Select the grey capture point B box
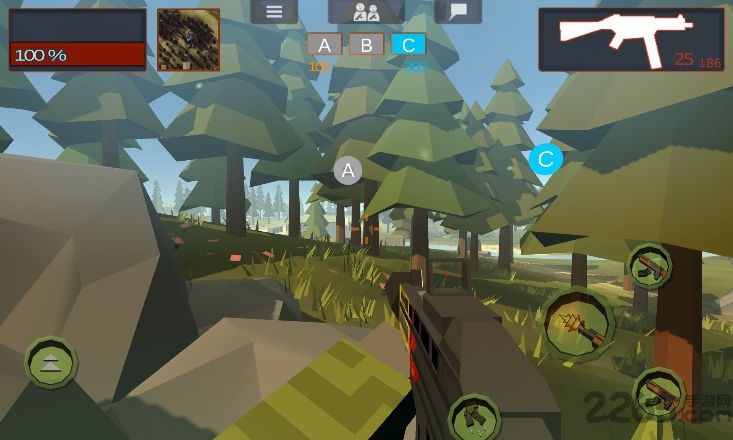733x440 pixels. click(x=367, y=45)
